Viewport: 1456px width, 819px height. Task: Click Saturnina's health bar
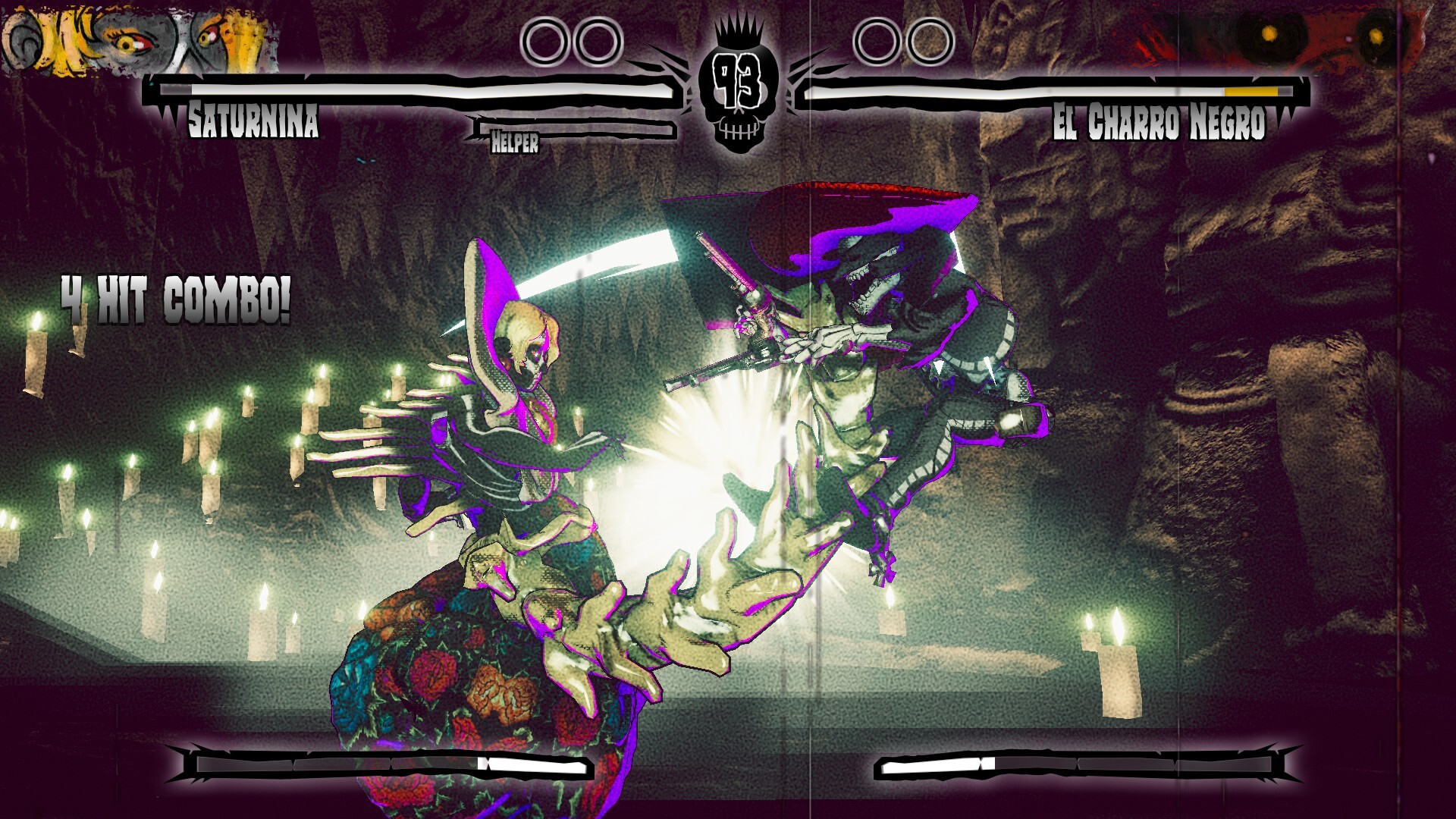click(409, 91)
